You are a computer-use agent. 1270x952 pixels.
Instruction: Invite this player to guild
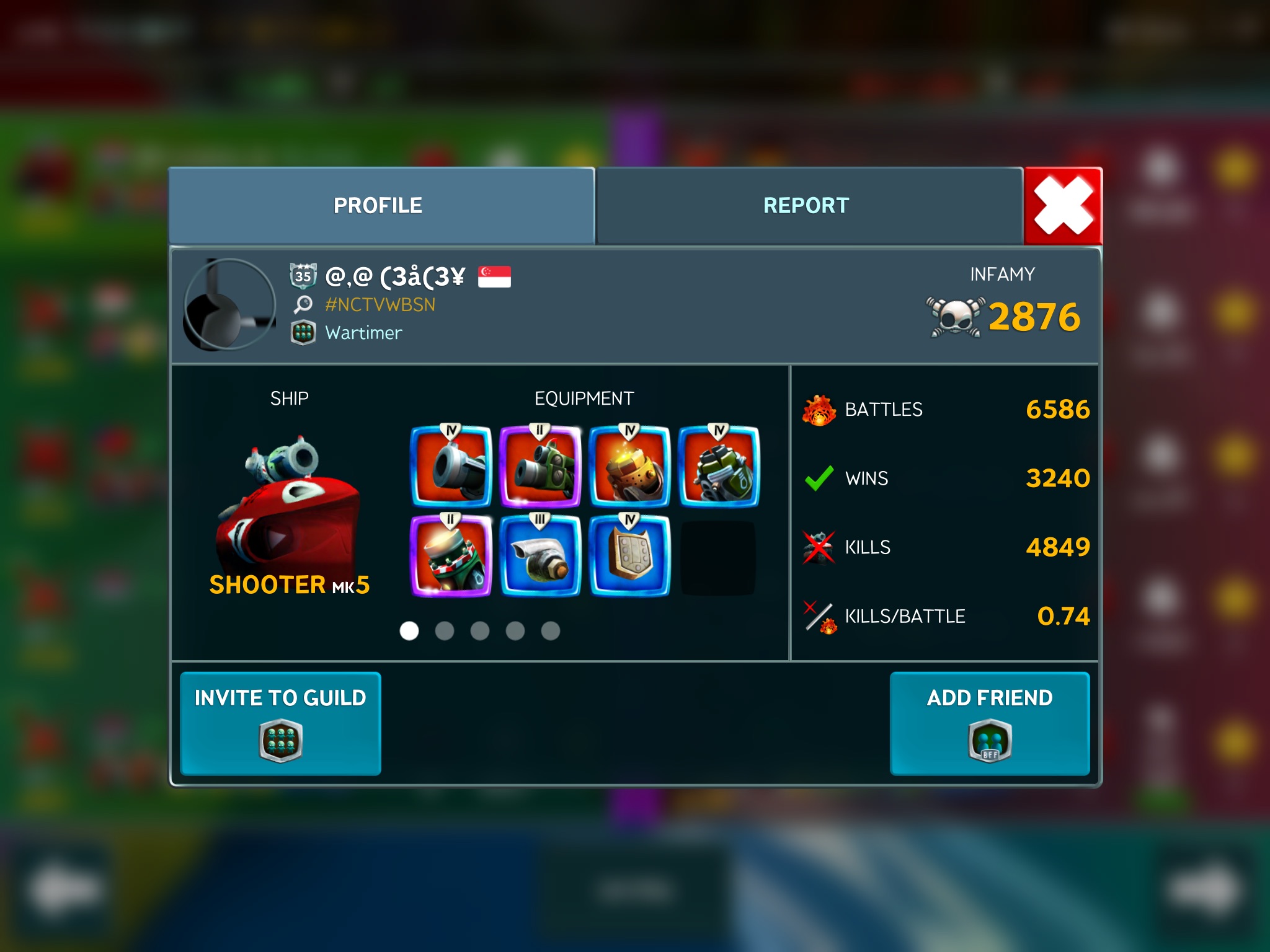pos(280,723)
